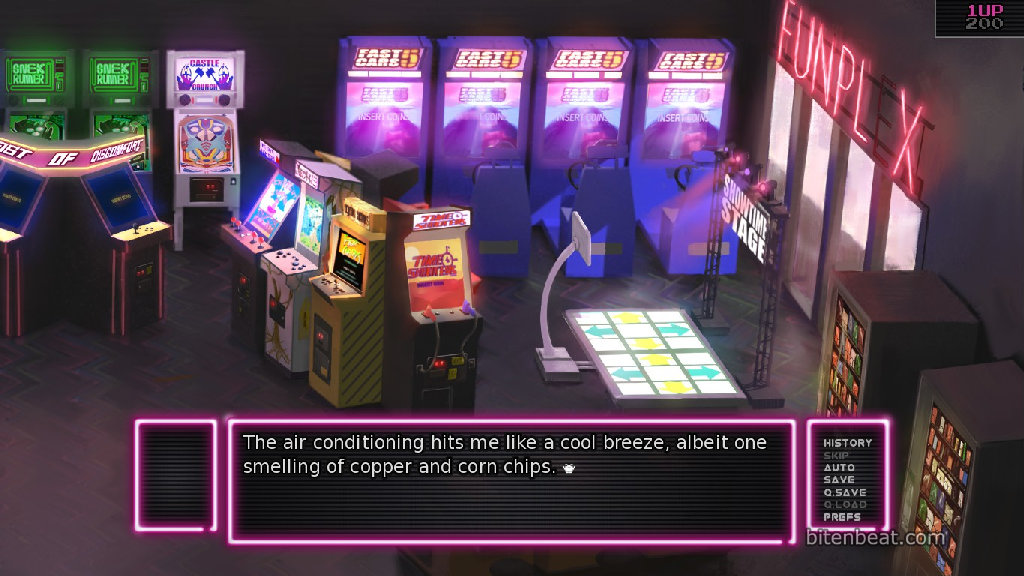Activate the Skip option
This screenshot has height=576, width=1024.
836,455
